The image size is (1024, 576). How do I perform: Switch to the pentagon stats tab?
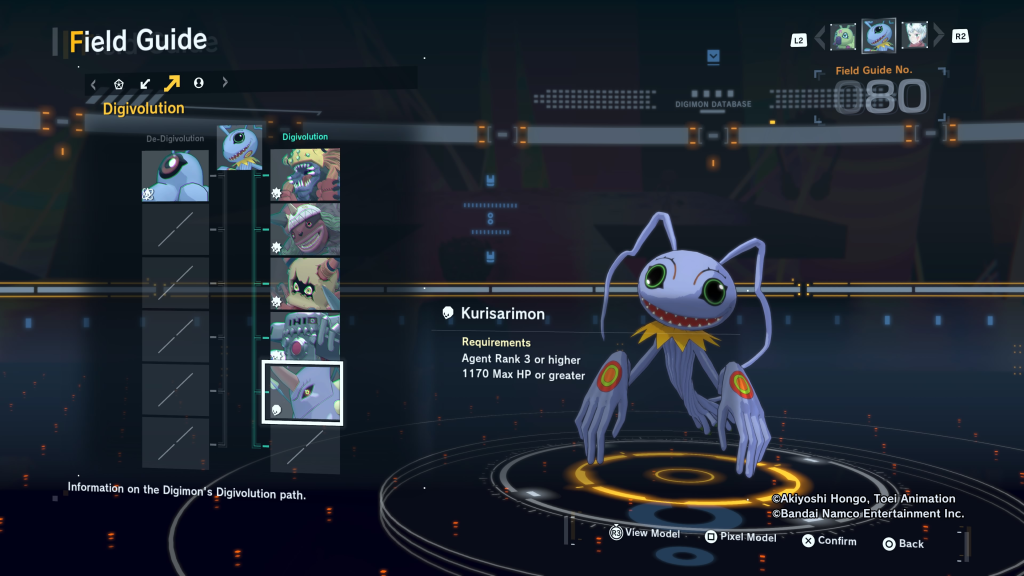119,83
